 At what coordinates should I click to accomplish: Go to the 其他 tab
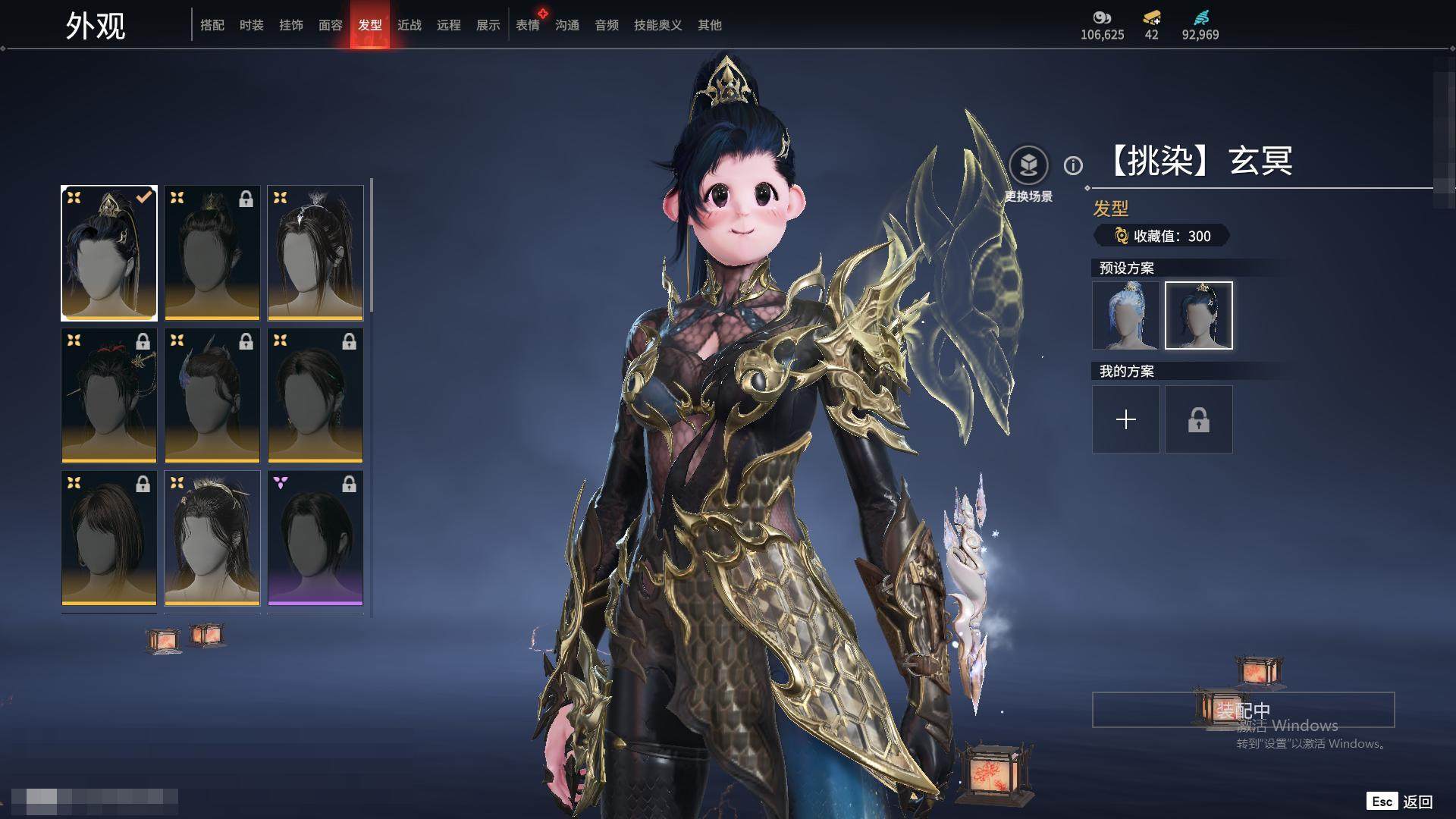click(x=710, y=25)
